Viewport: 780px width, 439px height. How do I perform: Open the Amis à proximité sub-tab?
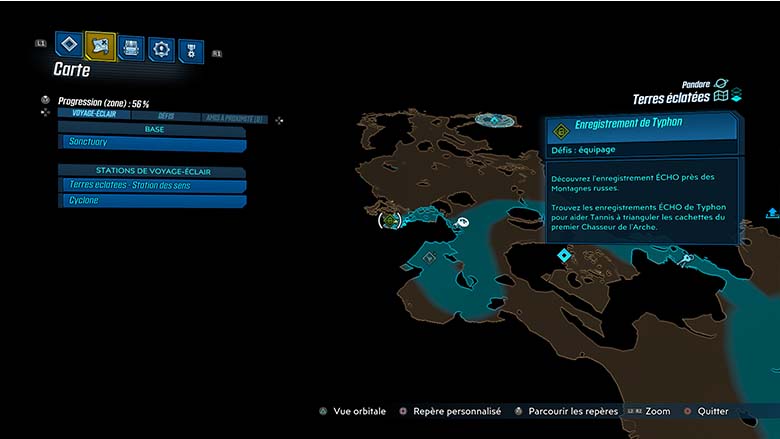[233, 118]
